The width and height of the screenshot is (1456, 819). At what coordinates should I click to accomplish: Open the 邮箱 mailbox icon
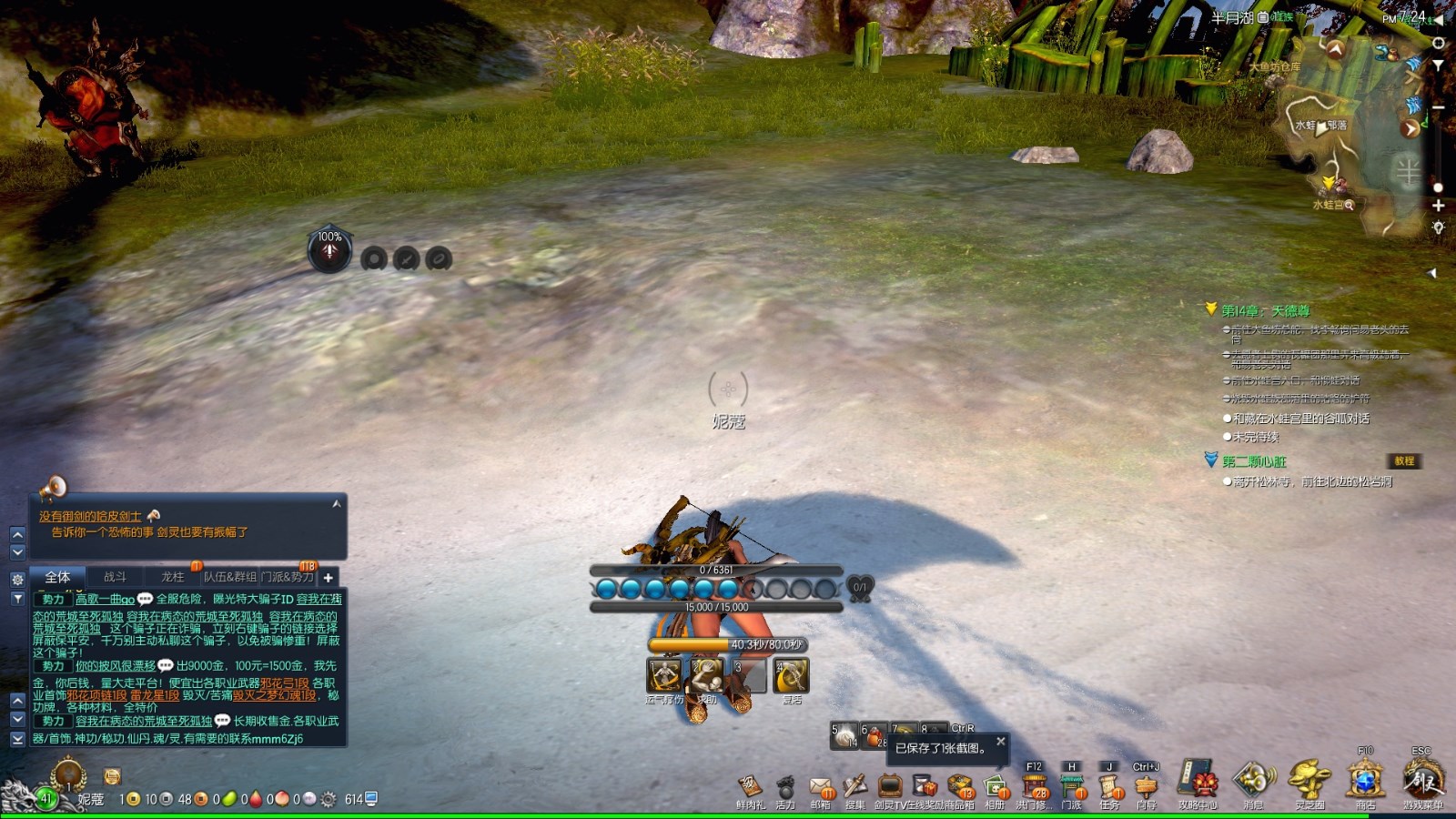point(821,787)
